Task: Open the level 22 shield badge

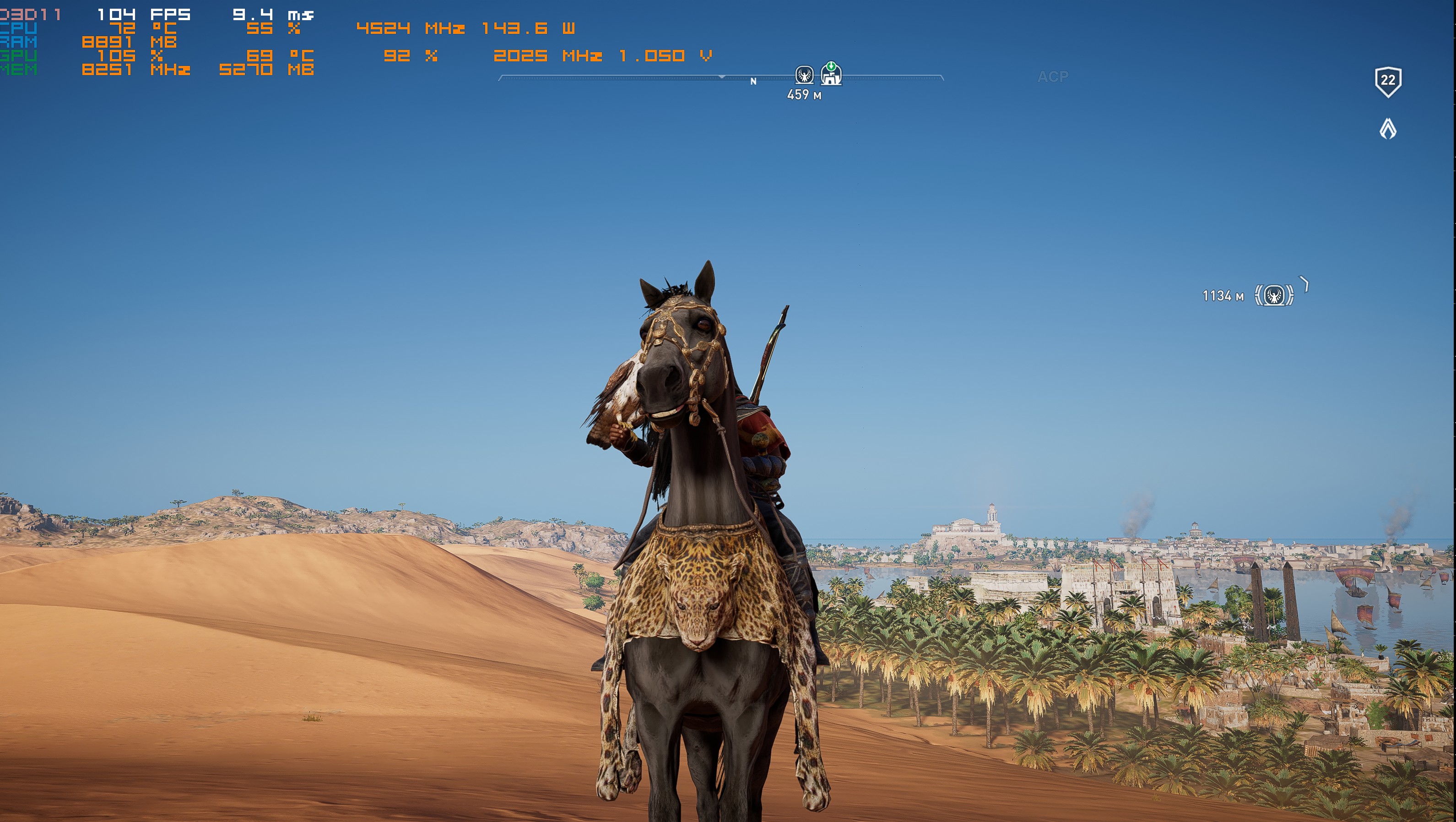Action: pyautogui.click(x=1388, y=82)
